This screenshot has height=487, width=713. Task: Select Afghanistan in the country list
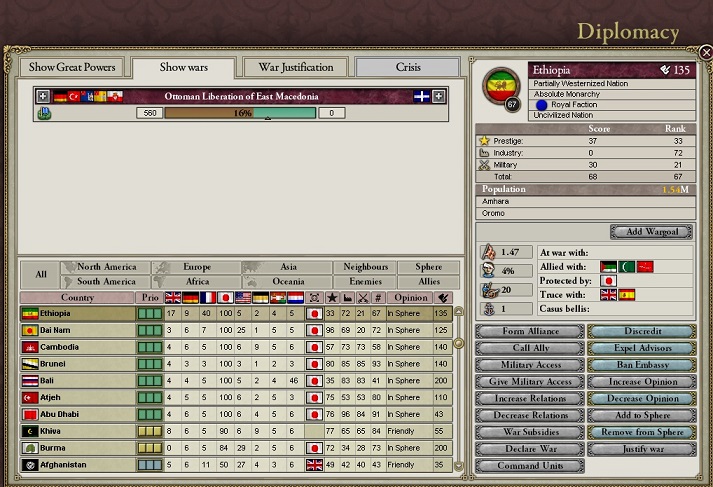[80, 465]
